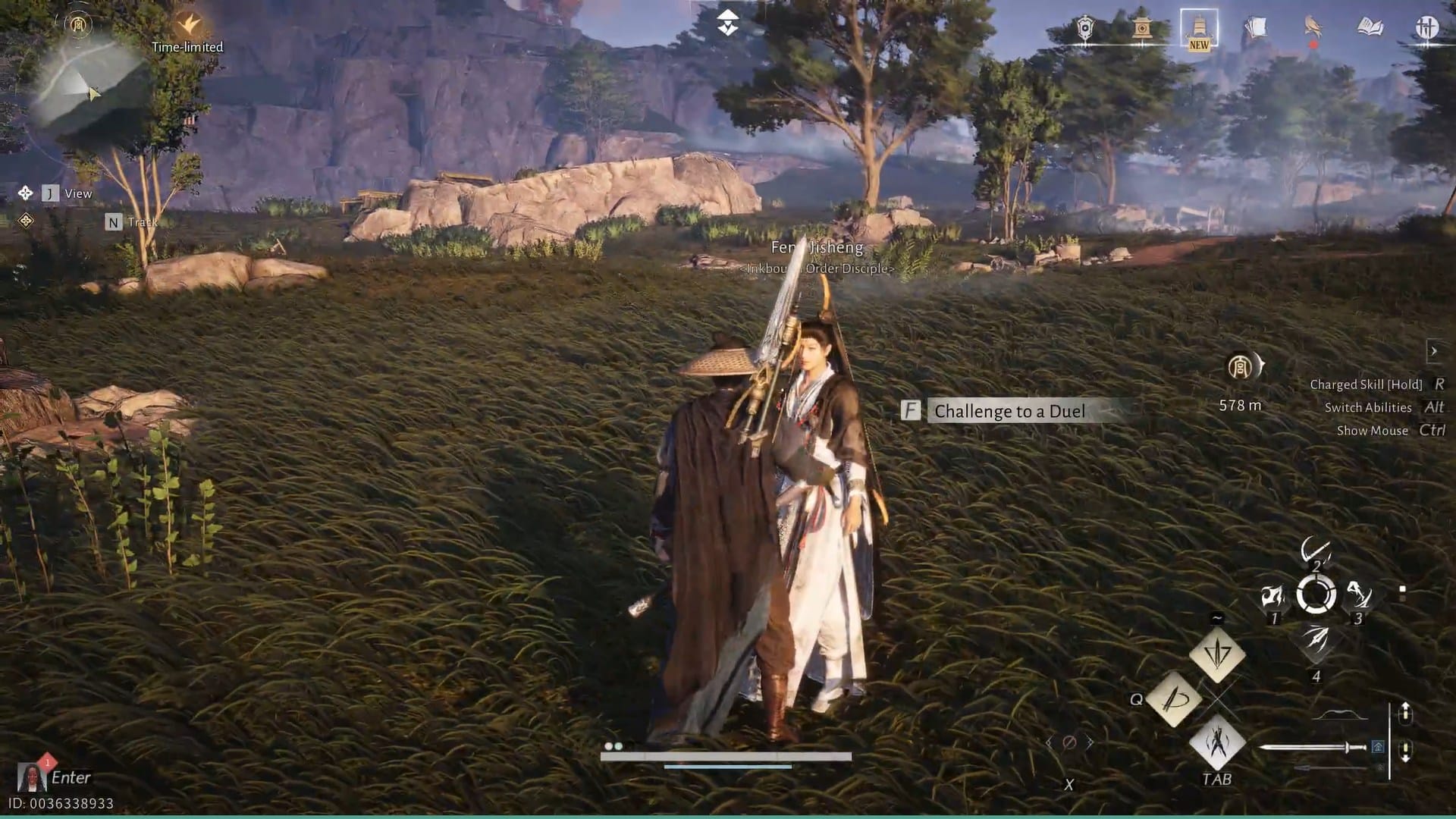Screen dimensions: 1456x819
Task: Open the book journal icon
Action: click(x=1369, y=27)
